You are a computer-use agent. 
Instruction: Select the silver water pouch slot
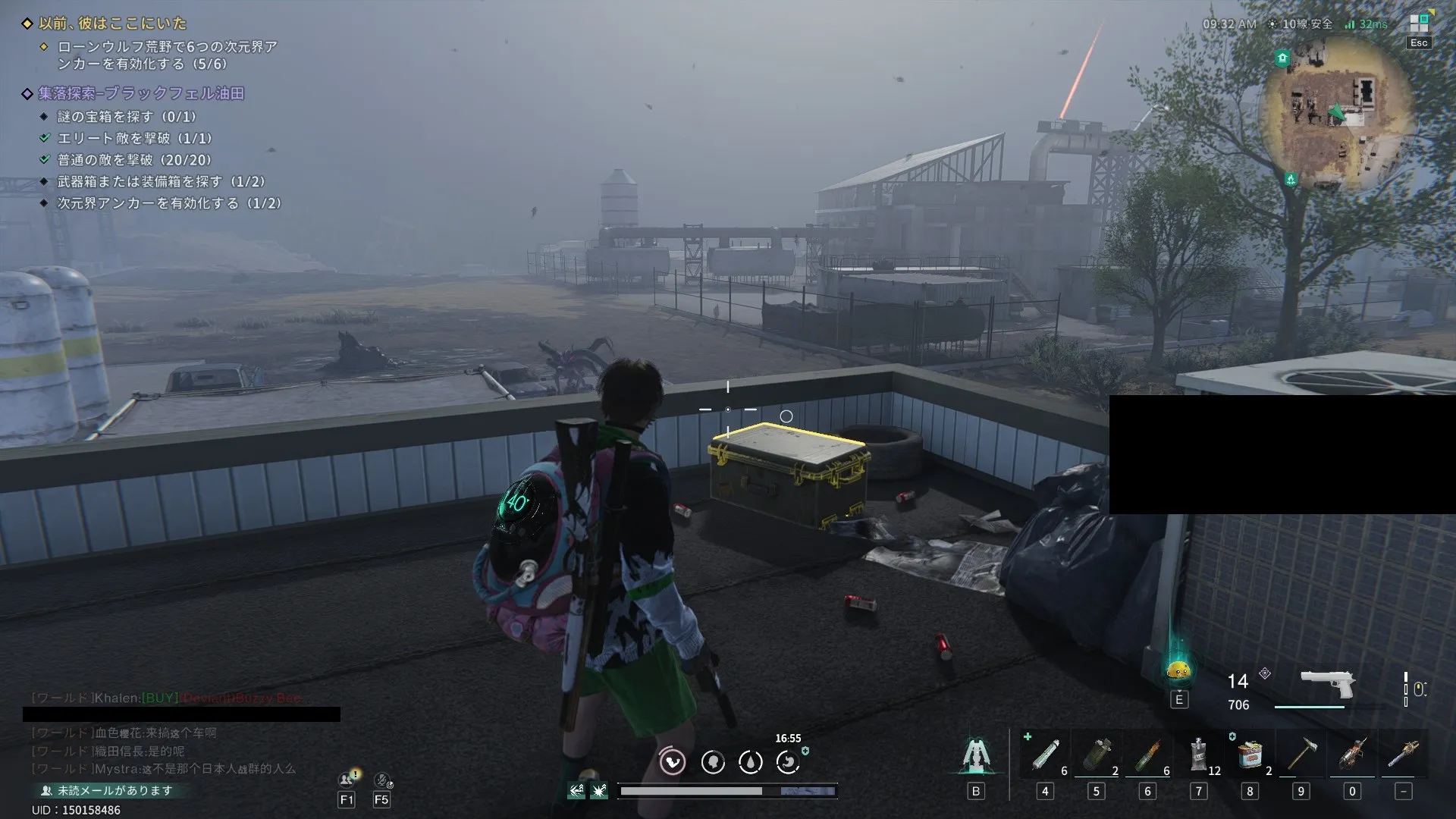coord(1198,754)
